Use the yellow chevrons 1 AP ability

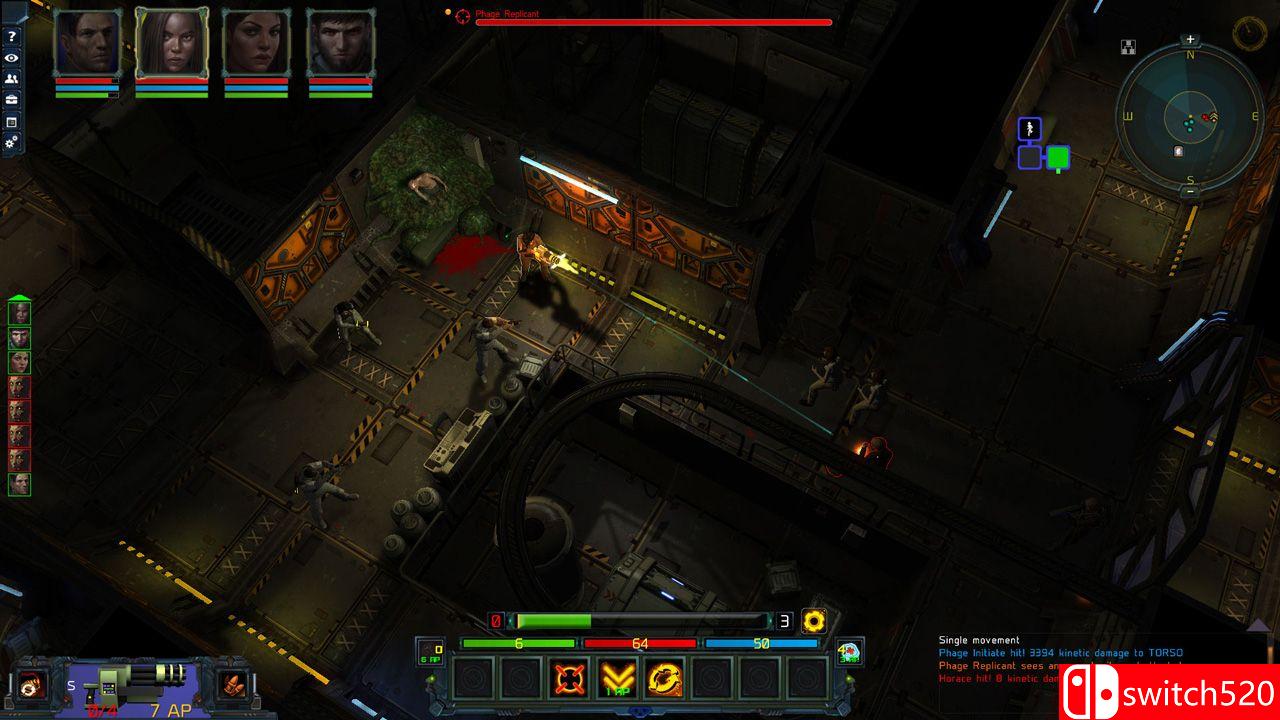coord(617,679)
